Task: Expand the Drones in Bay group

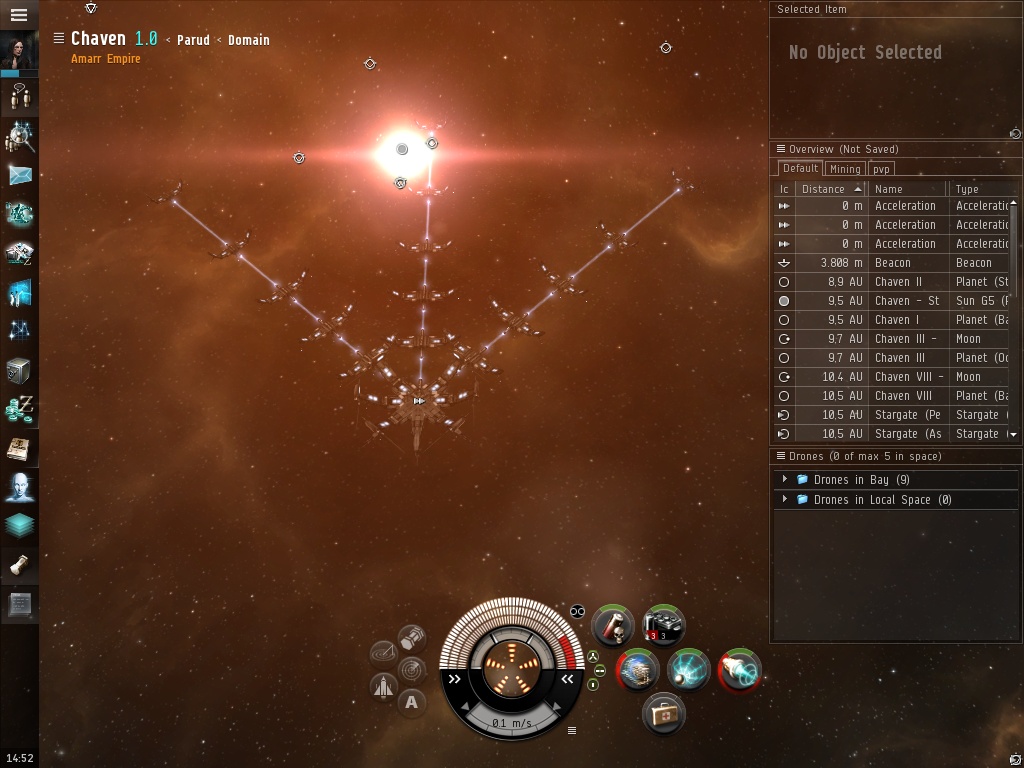Action: coord(785,480)
